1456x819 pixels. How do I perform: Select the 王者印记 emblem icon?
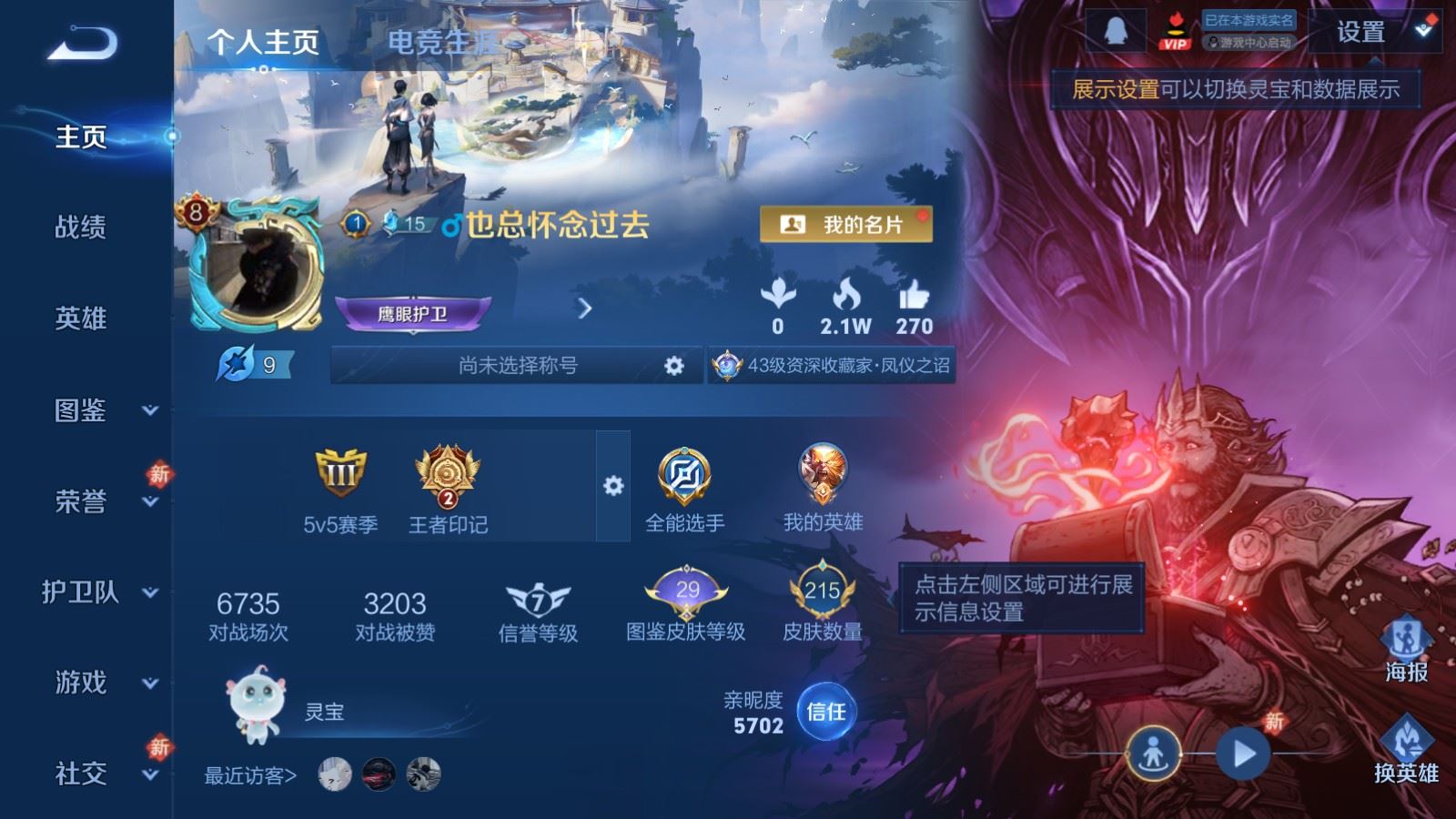coord(446,473)
